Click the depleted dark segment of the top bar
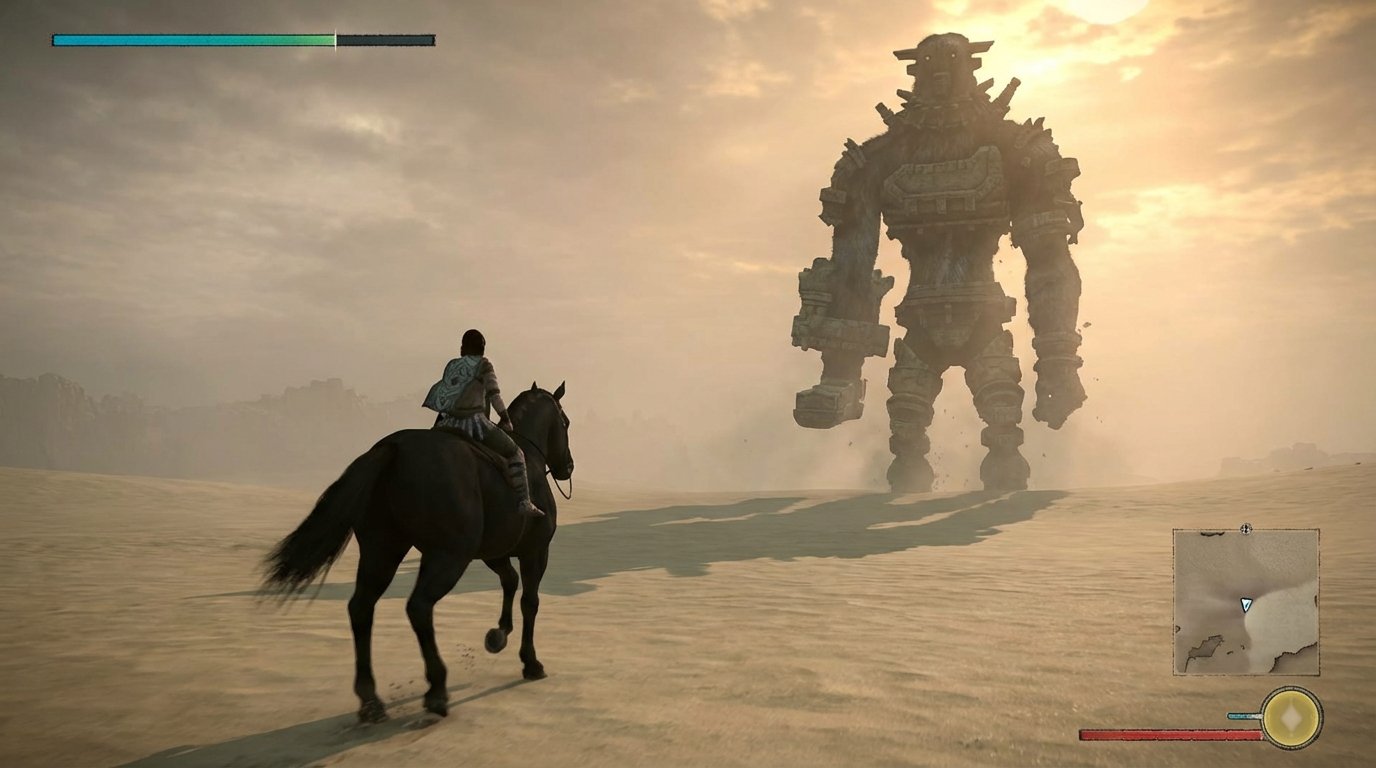The image size is (1376, 768). [385, 41]
